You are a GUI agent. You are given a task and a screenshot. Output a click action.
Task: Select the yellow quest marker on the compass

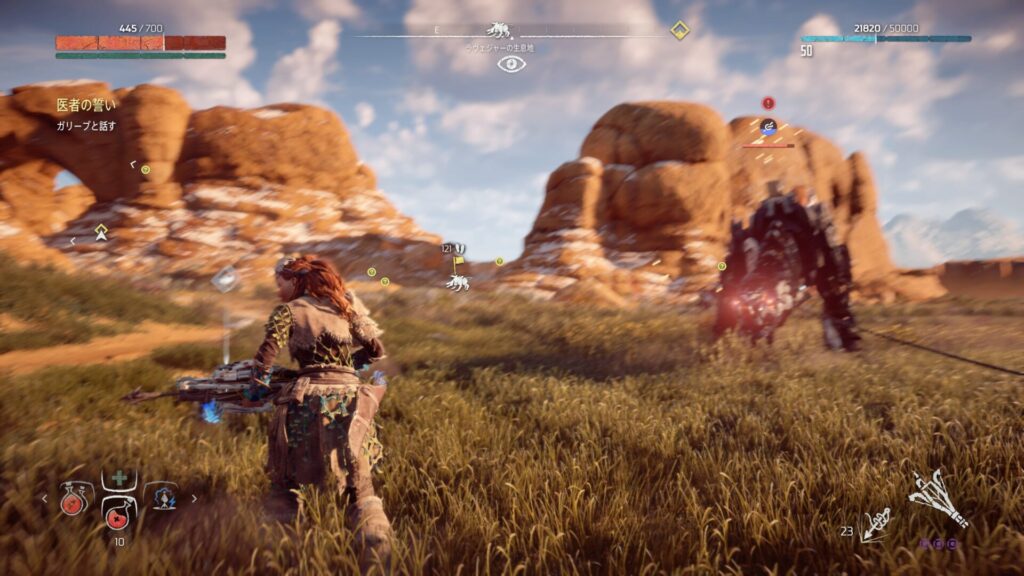(679, 30)
